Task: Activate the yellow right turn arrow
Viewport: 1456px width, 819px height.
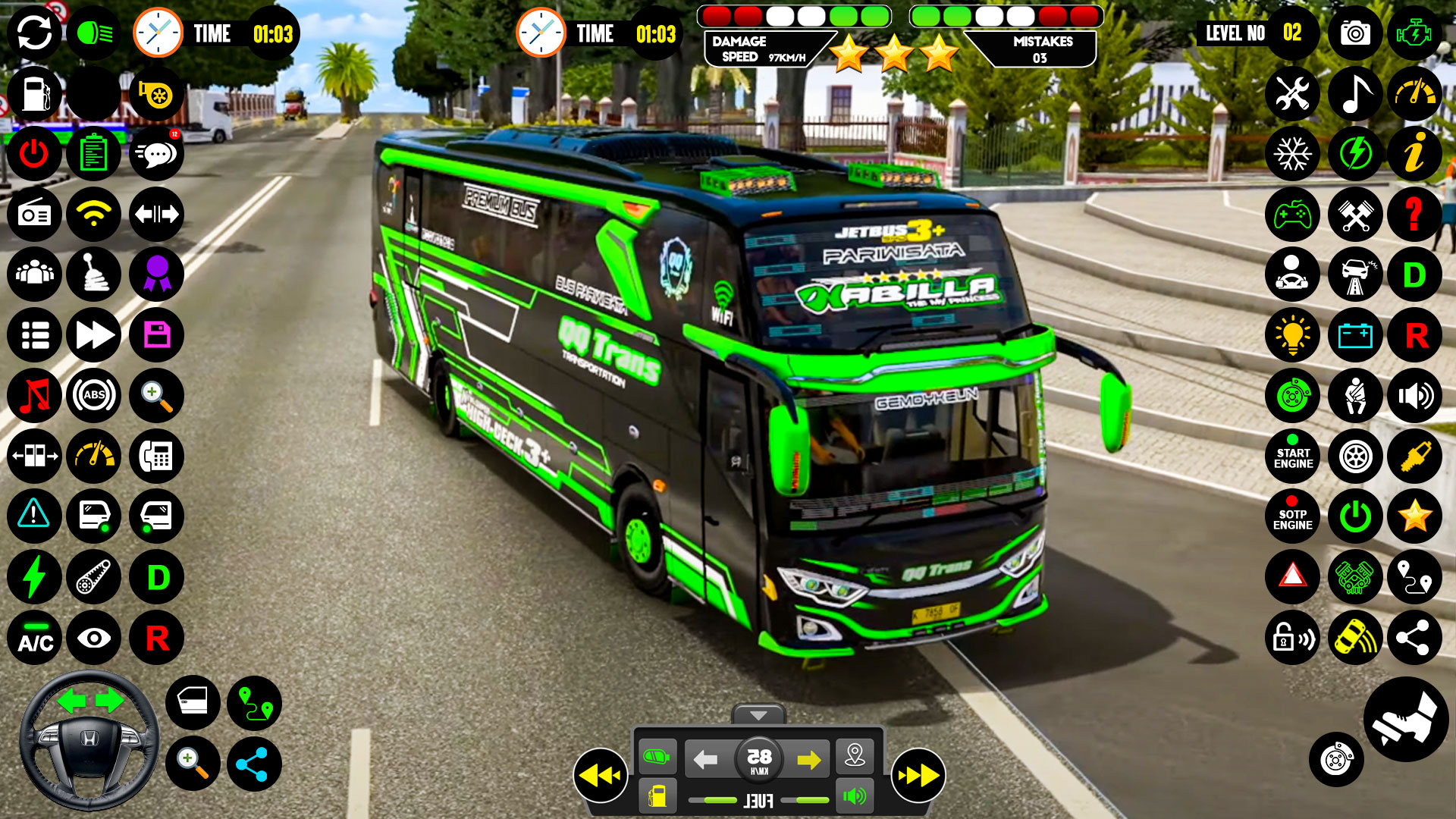Action: pos(808,759)
